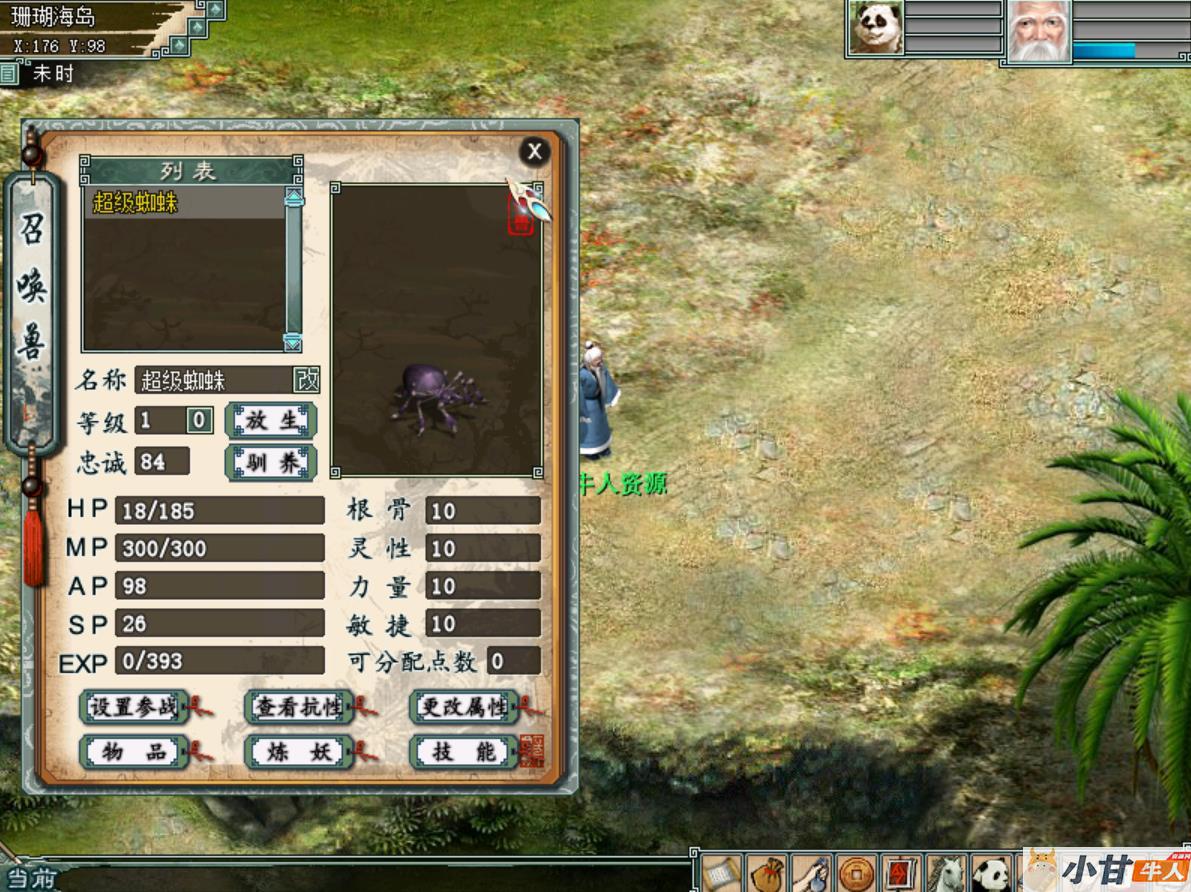Open the 炼妖 refining menu

[299, 752]
